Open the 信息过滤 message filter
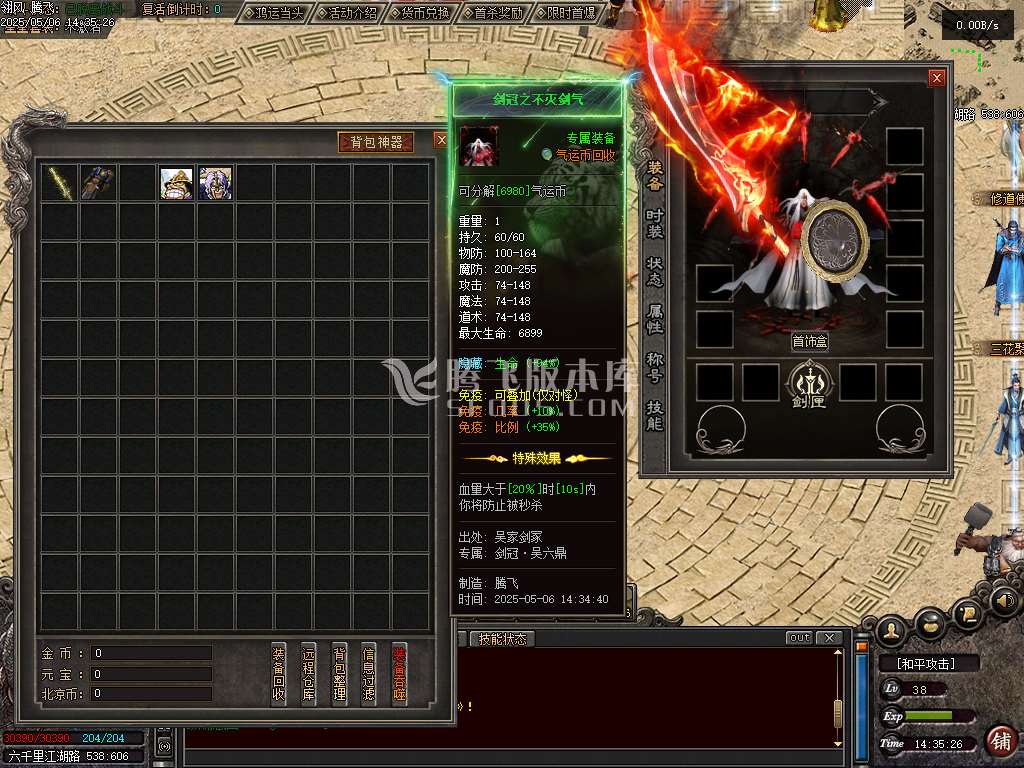The height and width of the screenshot is (768, 1024). (x=368, y=673)
